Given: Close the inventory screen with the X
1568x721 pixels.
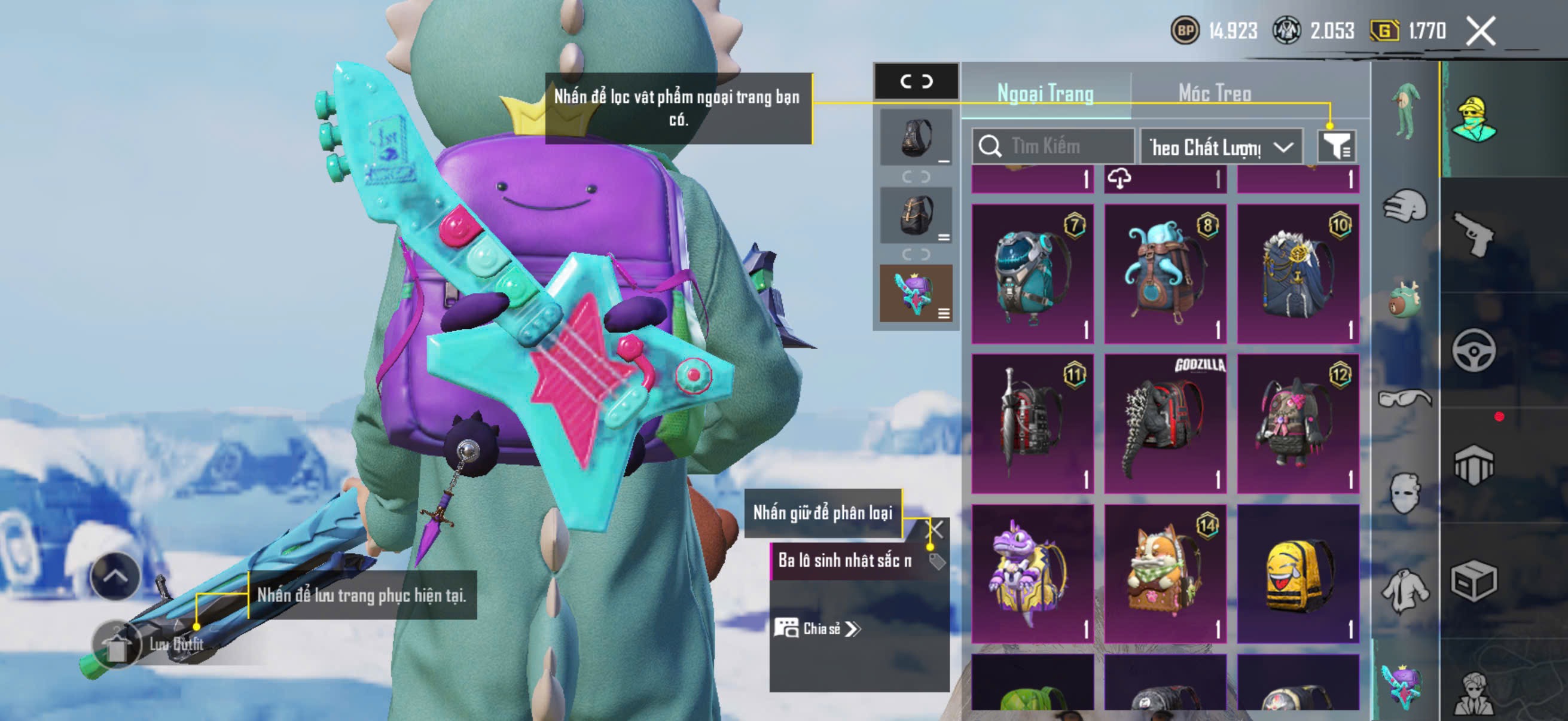Looking at the screenshot, I should (x=1479, y=31).
